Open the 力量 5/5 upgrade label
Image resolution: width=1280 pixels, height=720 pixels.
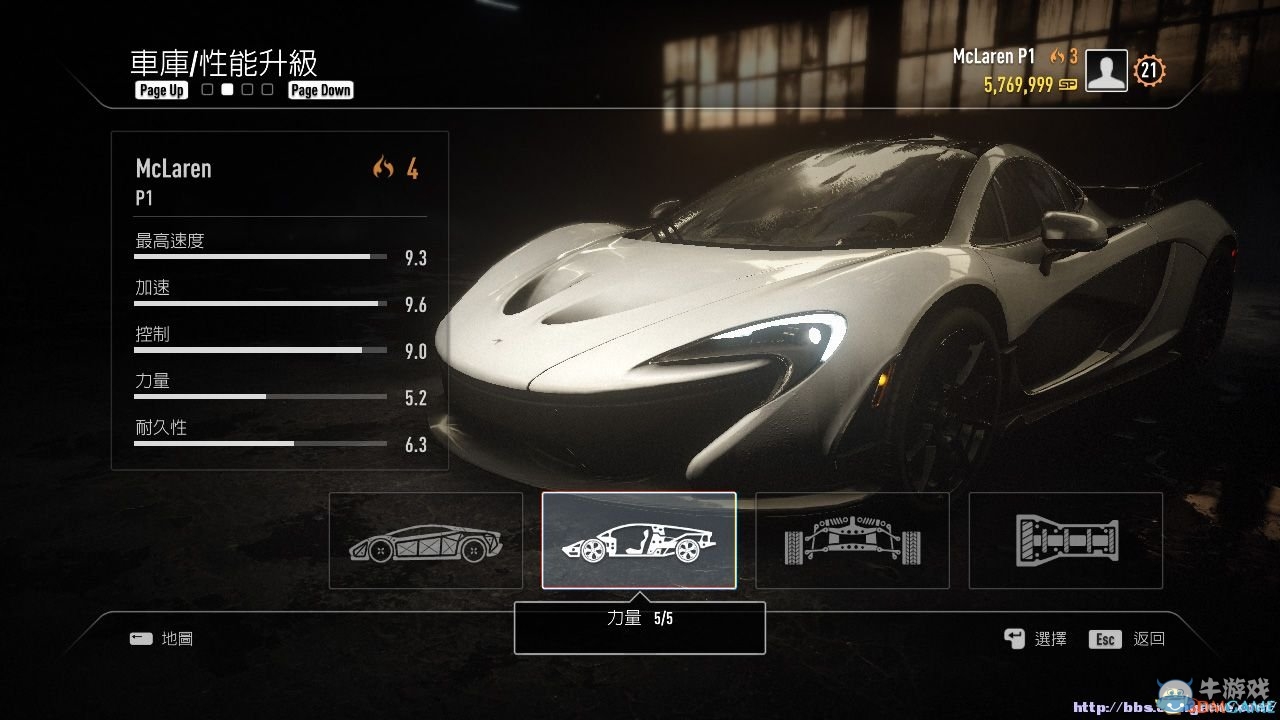[638, 628]
